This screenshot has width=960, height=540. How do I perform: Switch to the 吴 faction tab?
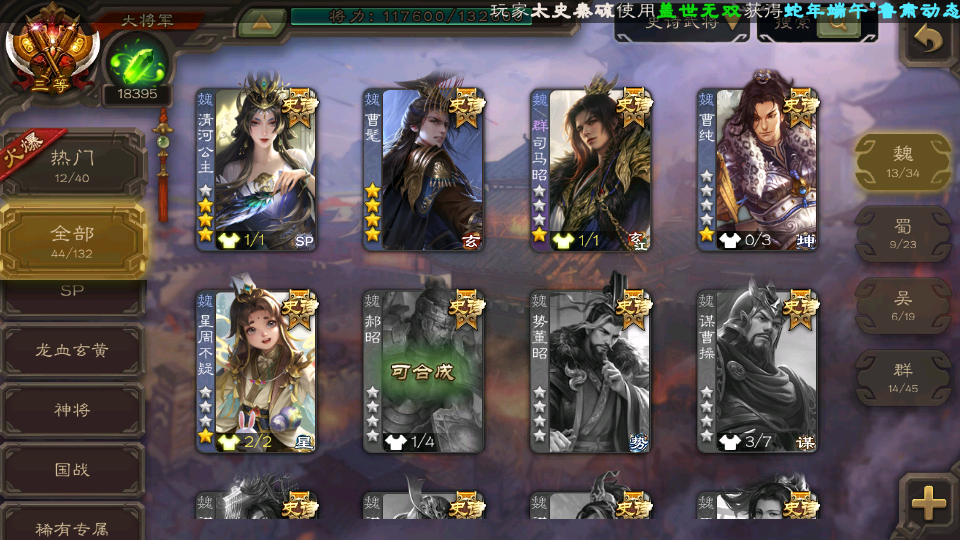coord(903,305)
